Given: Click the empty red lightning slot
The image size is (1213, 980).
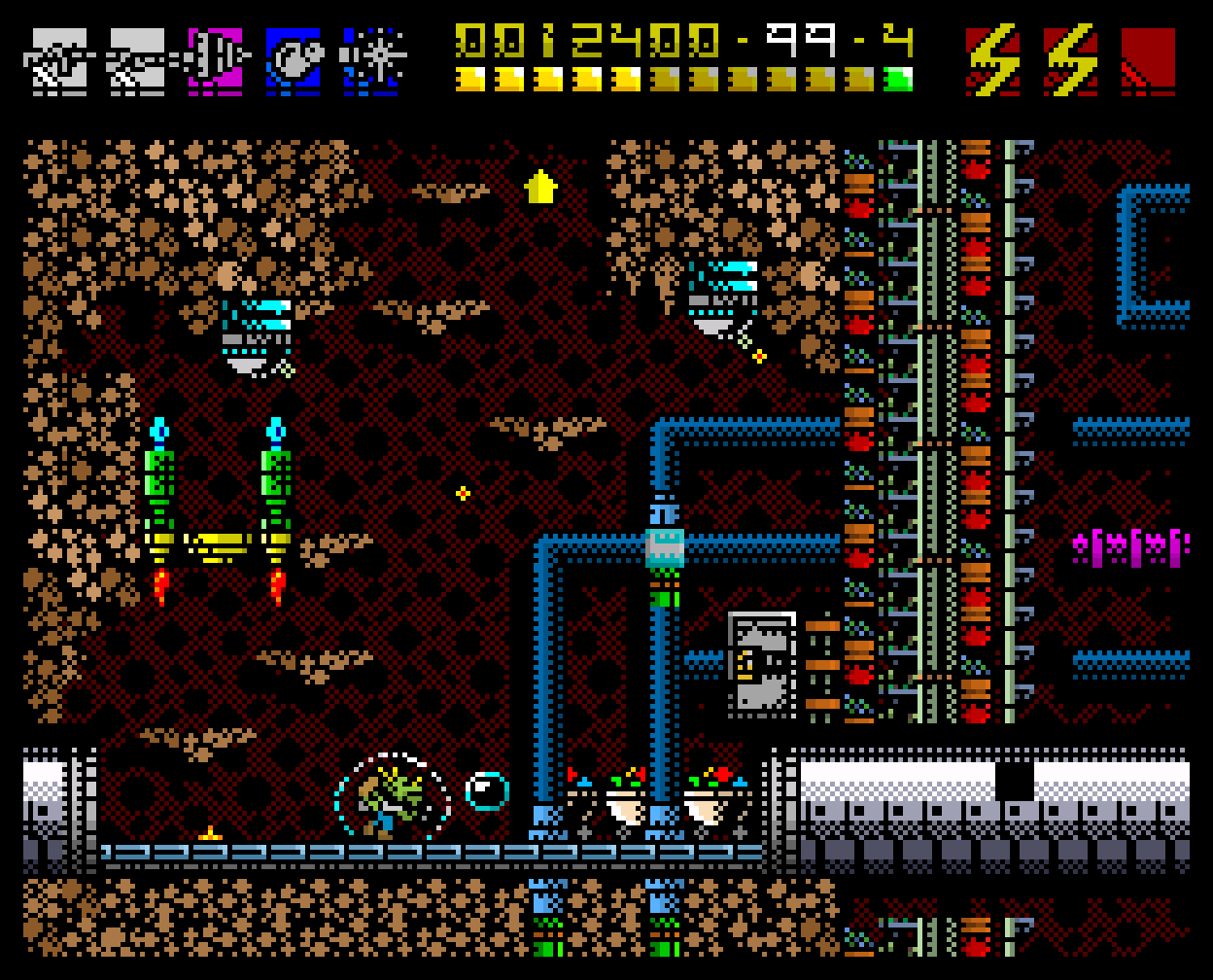Looking at the screenshot, I should click(1148, 61).
